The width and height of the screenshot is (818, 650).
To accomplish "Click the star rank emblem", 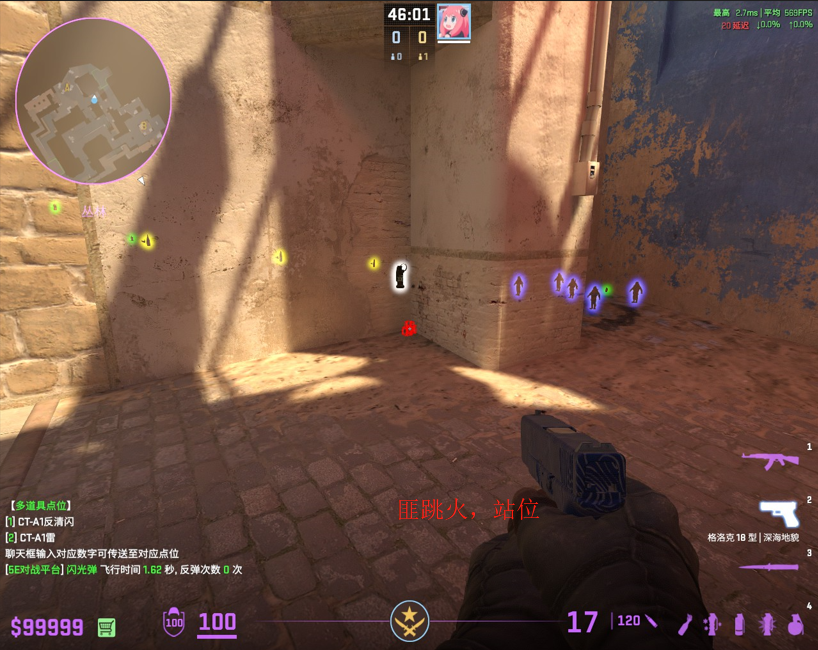I will 409,621.
